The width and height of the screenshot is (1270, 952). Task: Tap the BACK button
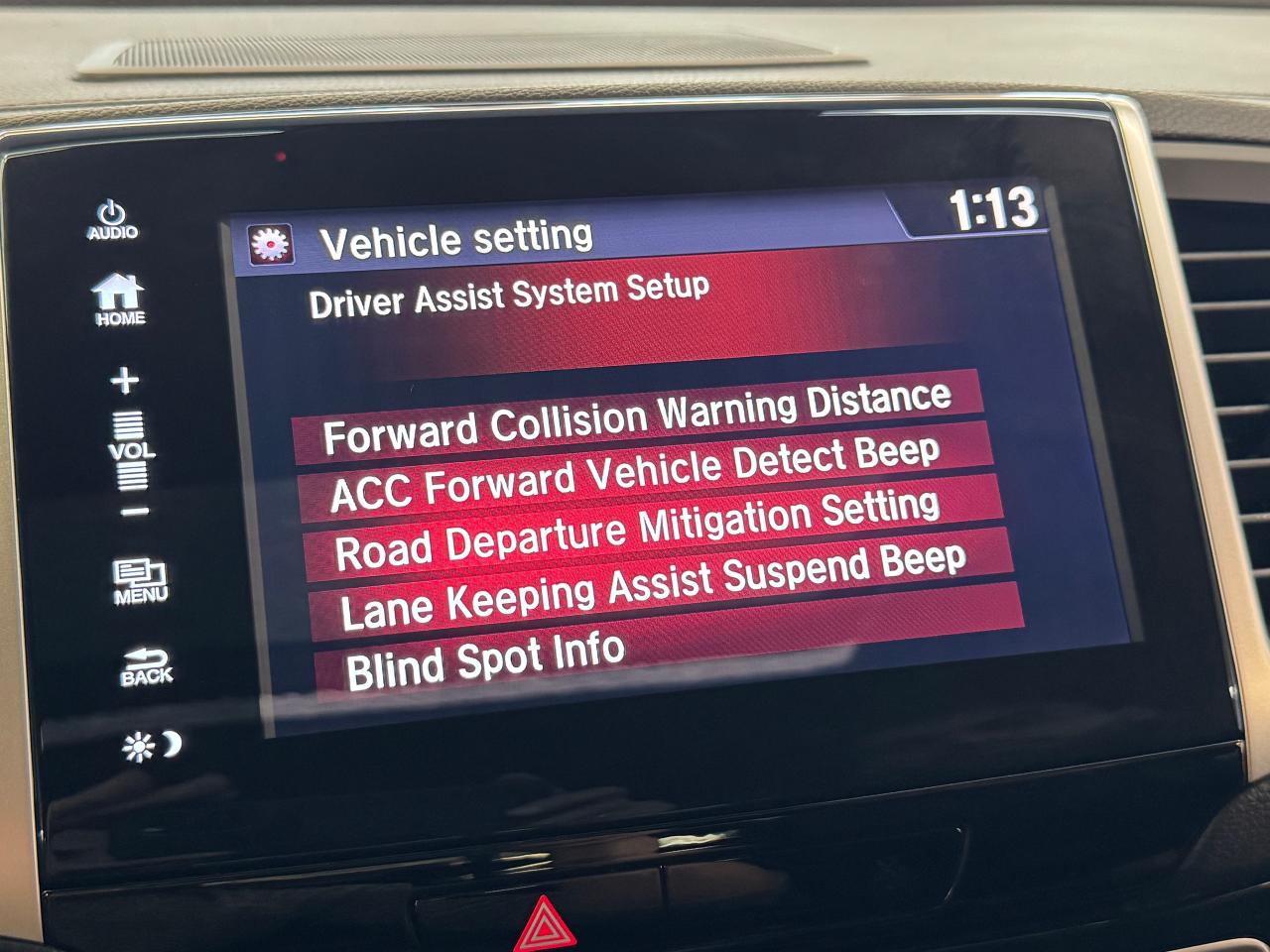click(x=146, y=666)
